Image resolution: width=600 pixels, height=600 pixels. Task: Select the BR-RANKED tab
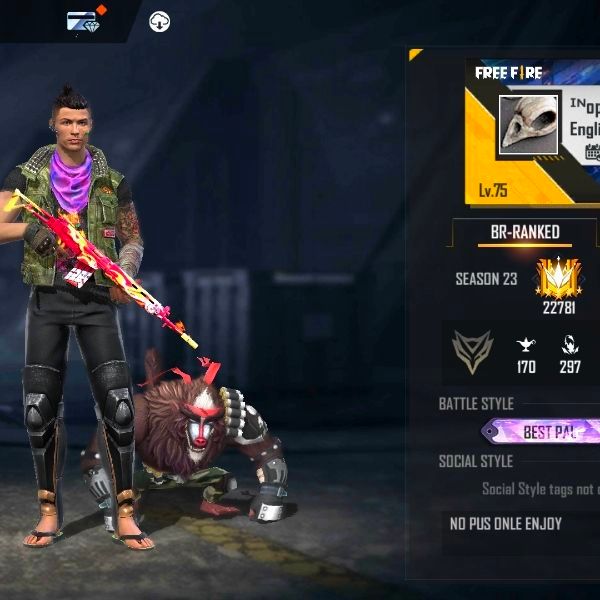pos(525,232)
